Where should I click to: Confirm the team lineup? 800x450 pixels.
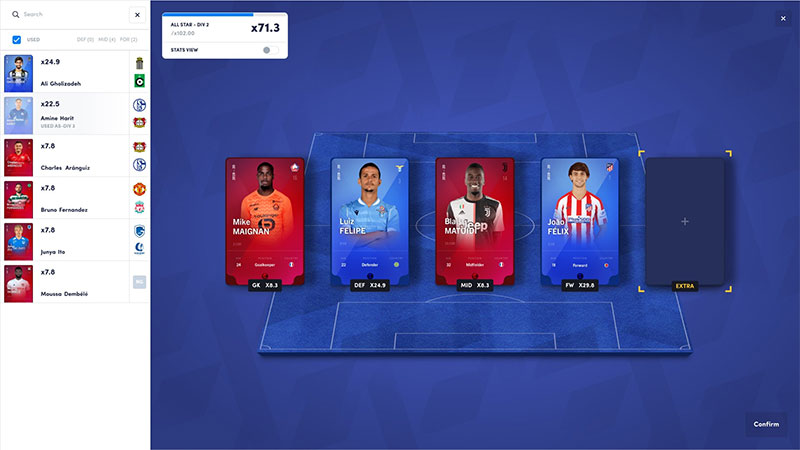[x=765, y=424]
